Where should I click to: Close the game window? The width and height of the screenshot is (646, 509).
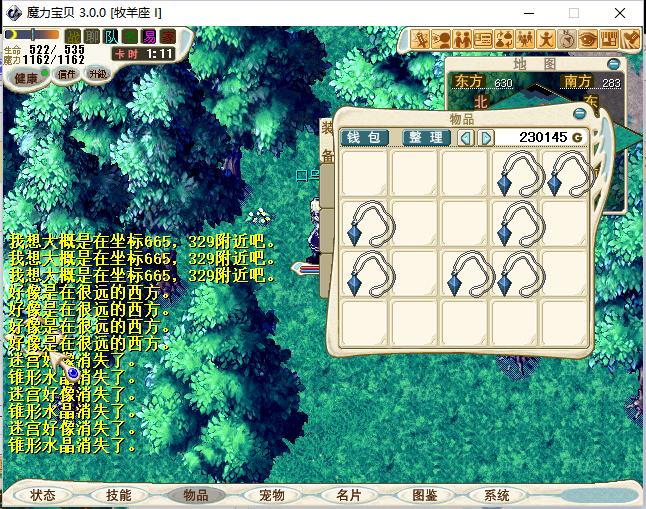tap(622, 14)
